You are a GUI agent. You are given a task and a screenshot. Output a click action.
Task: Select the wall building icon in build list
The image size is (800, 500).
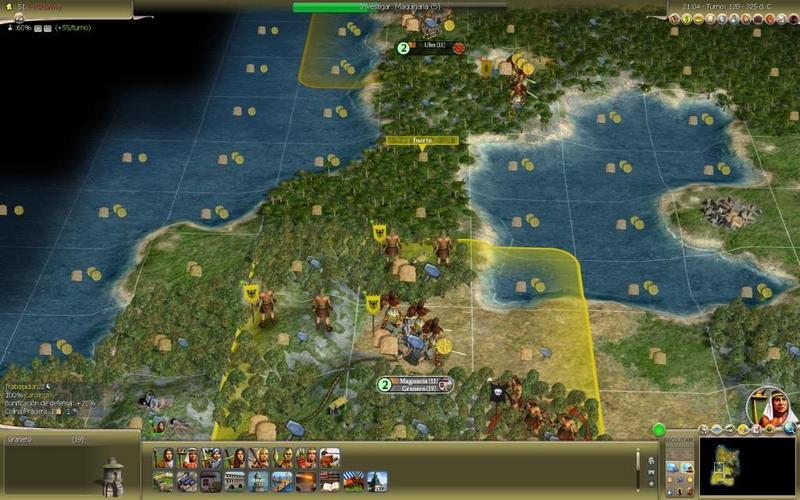211,481
